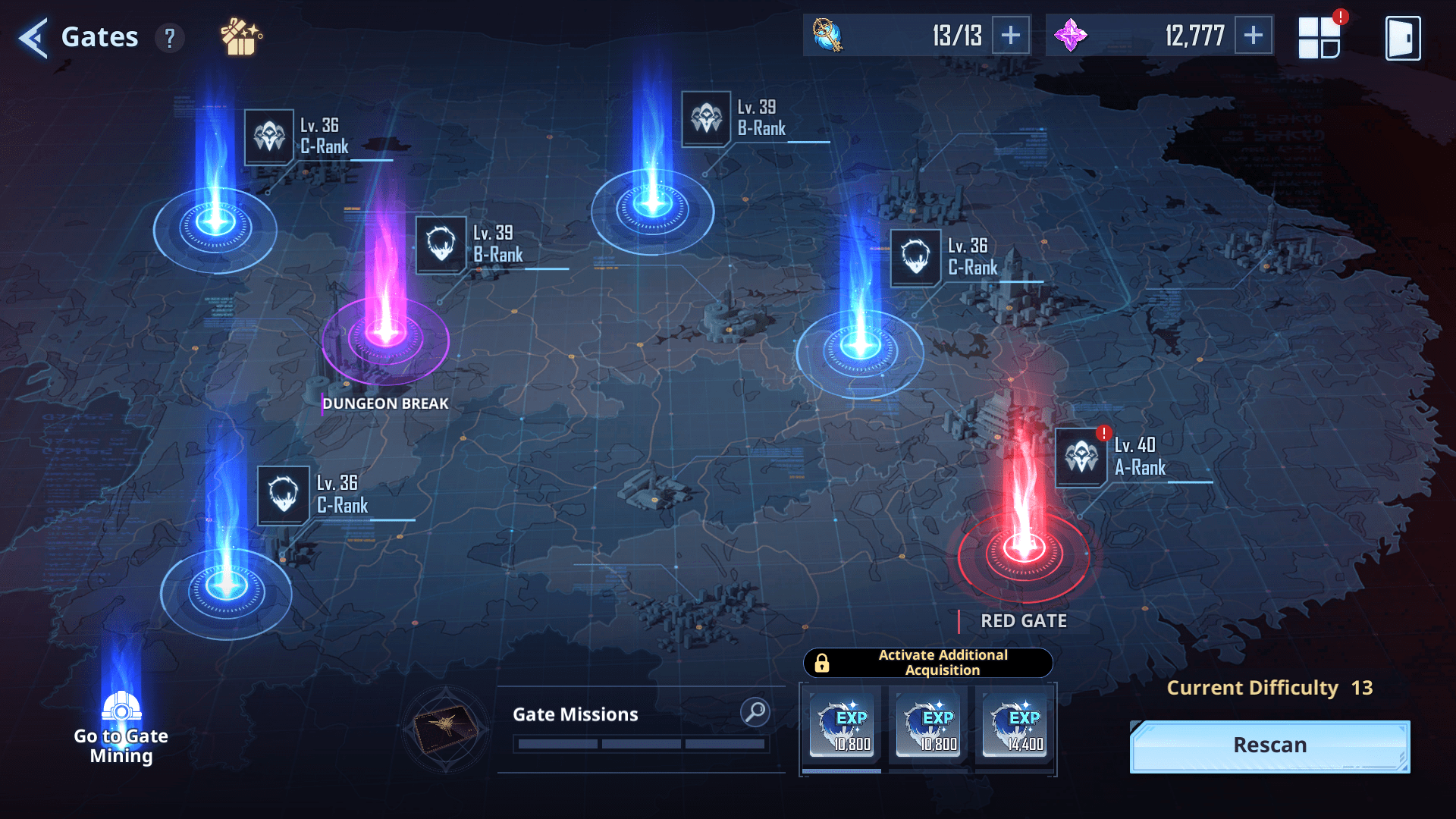Select the Lv. 40 A-Rank Red Gate
The height and width of the screenshot is (819, 1456).
tap(1023, 546)
